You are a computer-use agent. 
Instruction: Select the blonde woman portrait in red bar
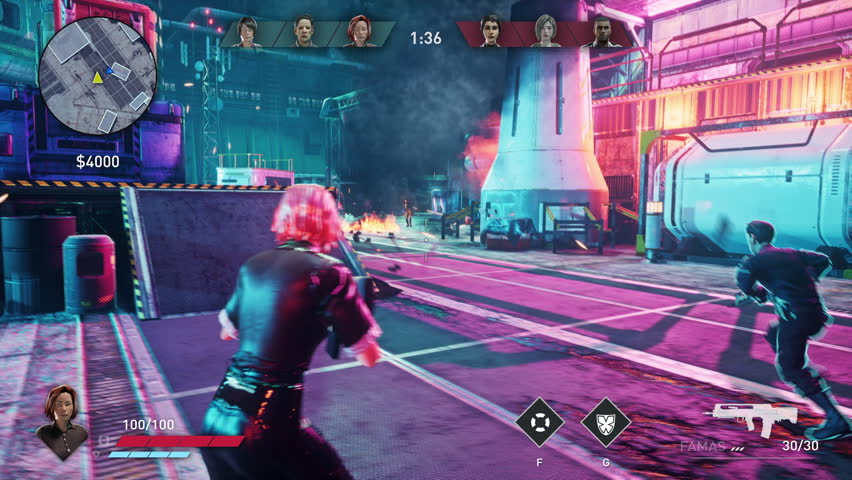(546, 32)
